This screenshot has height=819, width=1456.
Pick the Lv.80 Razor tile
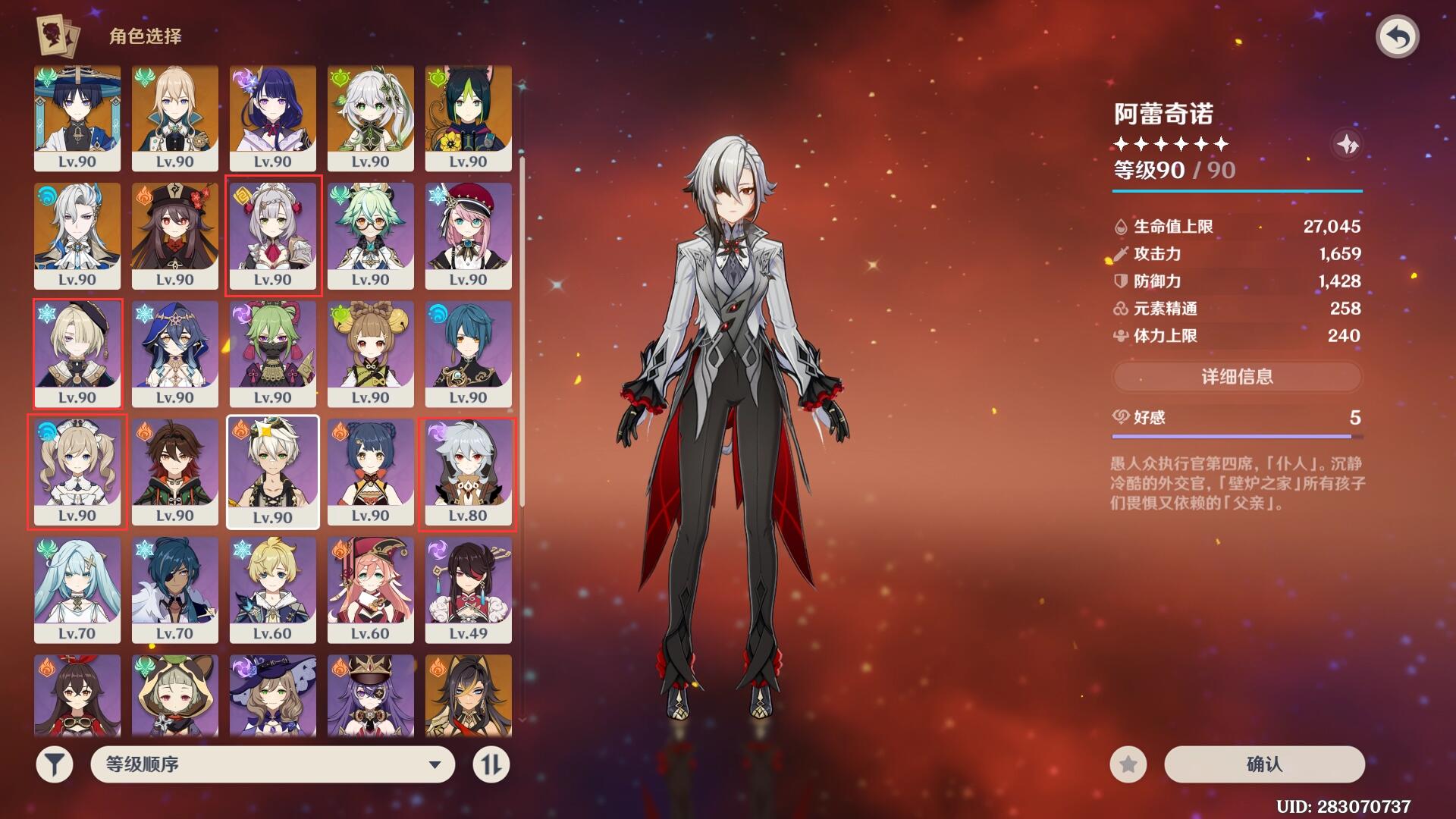pos(468,471)
